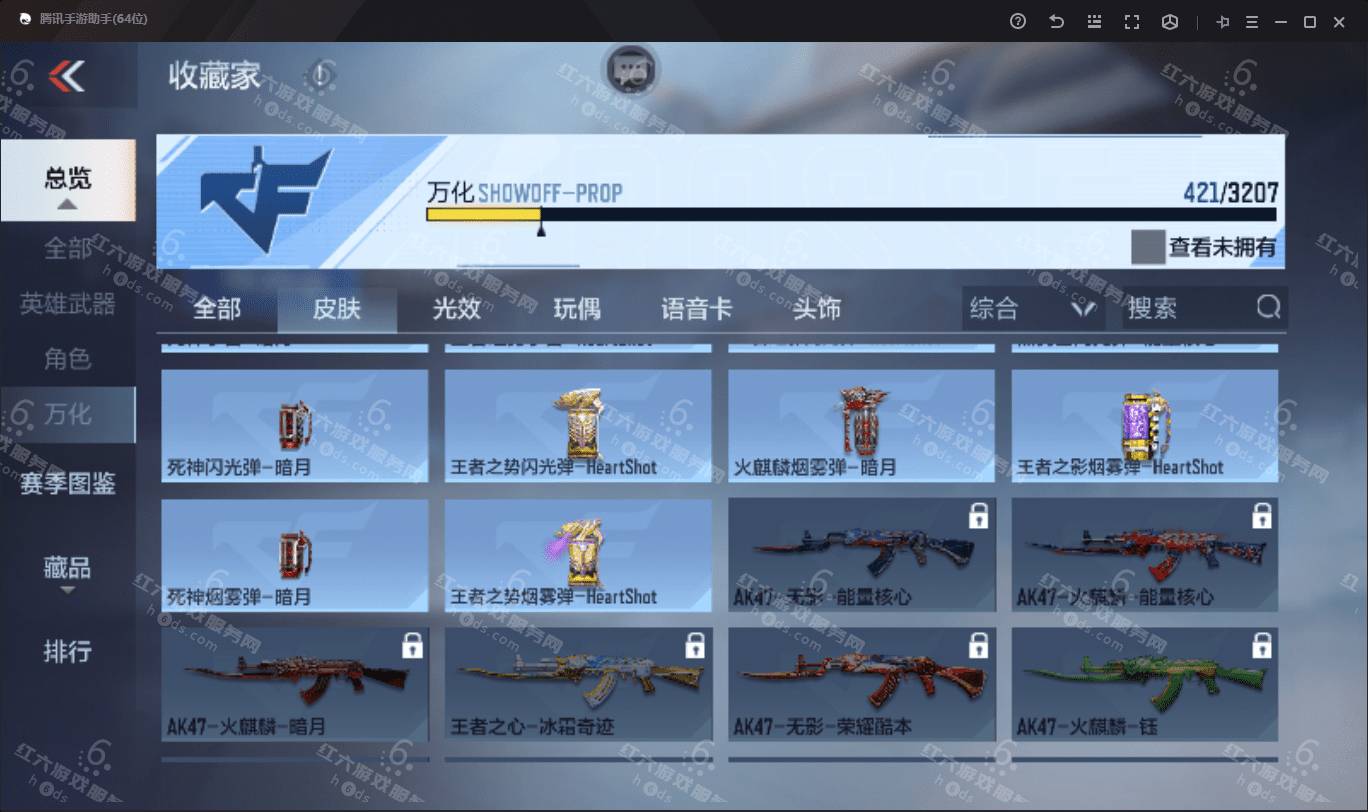Switch to the 头饰 filter tab
This screenshot has height=812, width=1368.
(816, 309)
